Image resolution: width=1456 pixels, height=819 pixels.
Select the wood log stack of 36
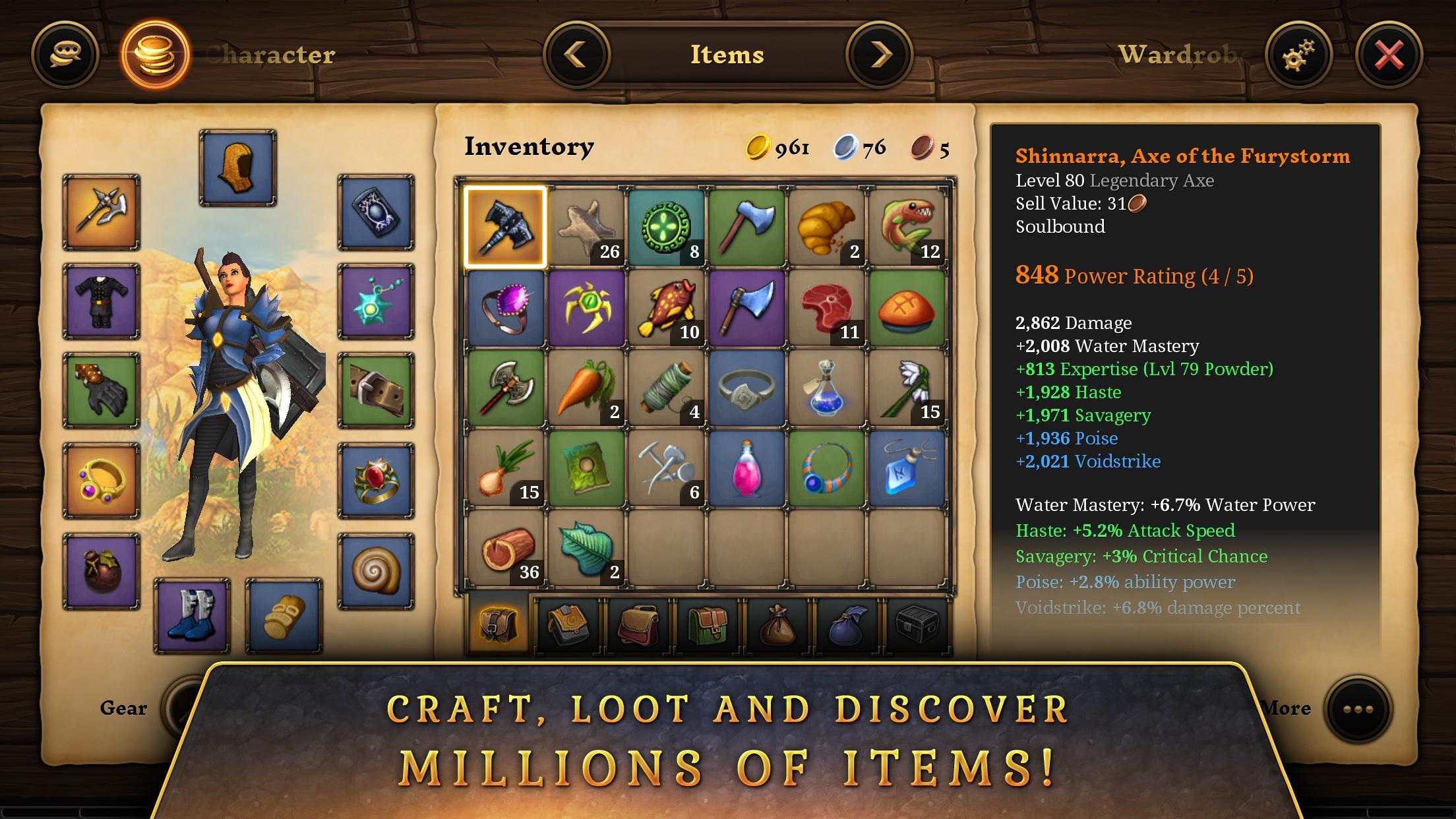point(505,549)
